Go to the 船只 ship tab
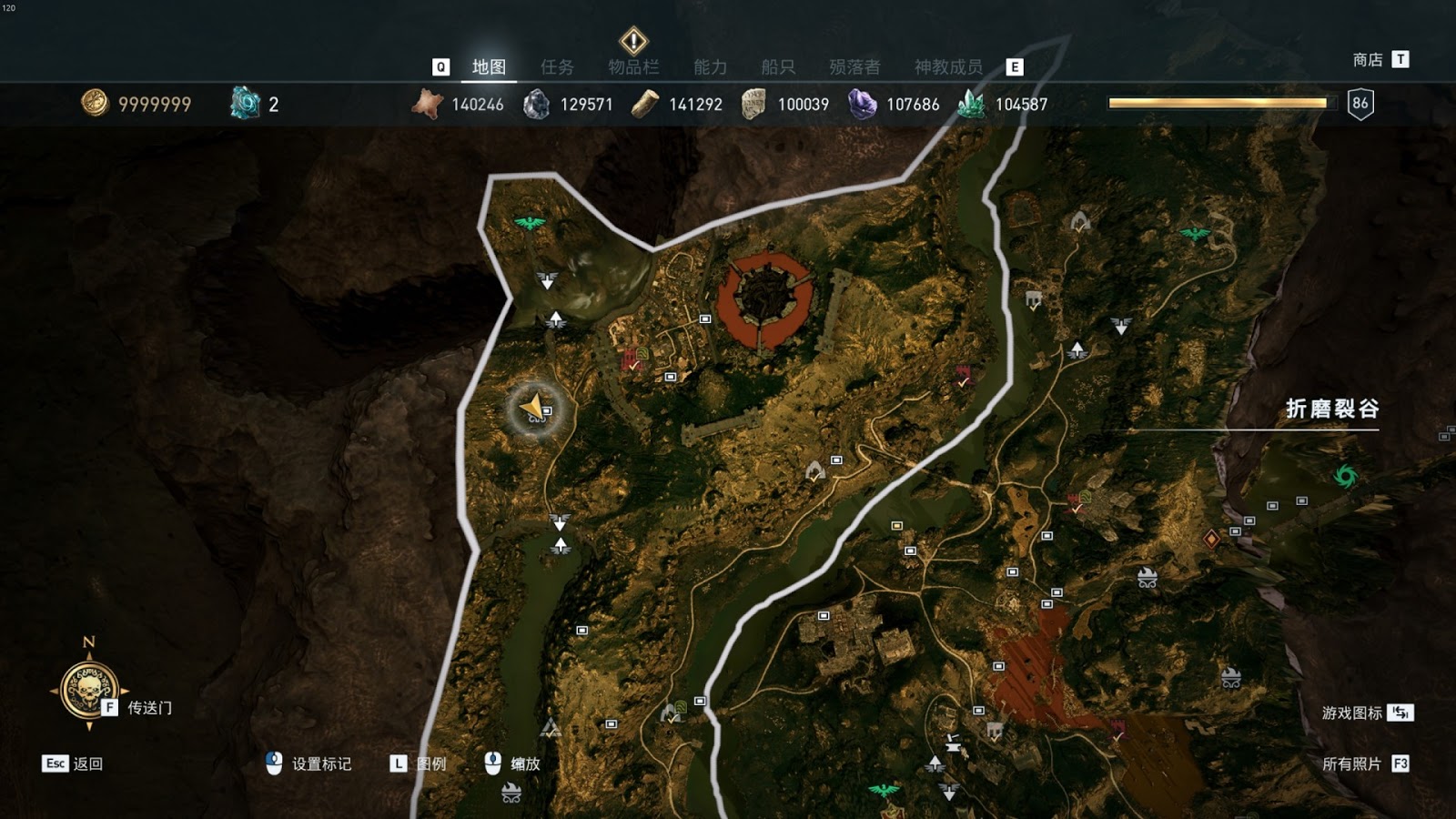 (778, 66)
